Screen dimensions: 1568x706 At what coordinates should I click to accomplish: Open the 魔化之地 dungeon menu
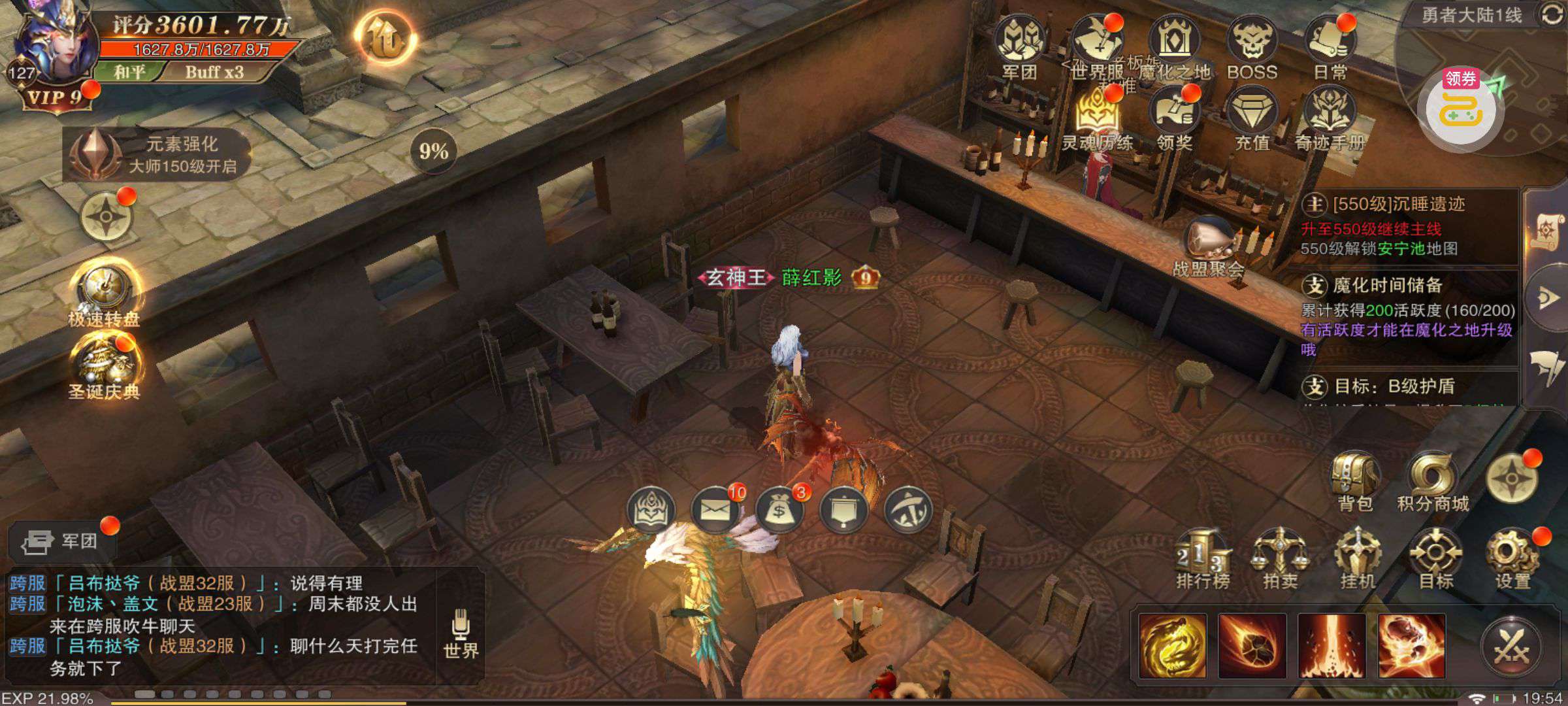point(1173,46)
